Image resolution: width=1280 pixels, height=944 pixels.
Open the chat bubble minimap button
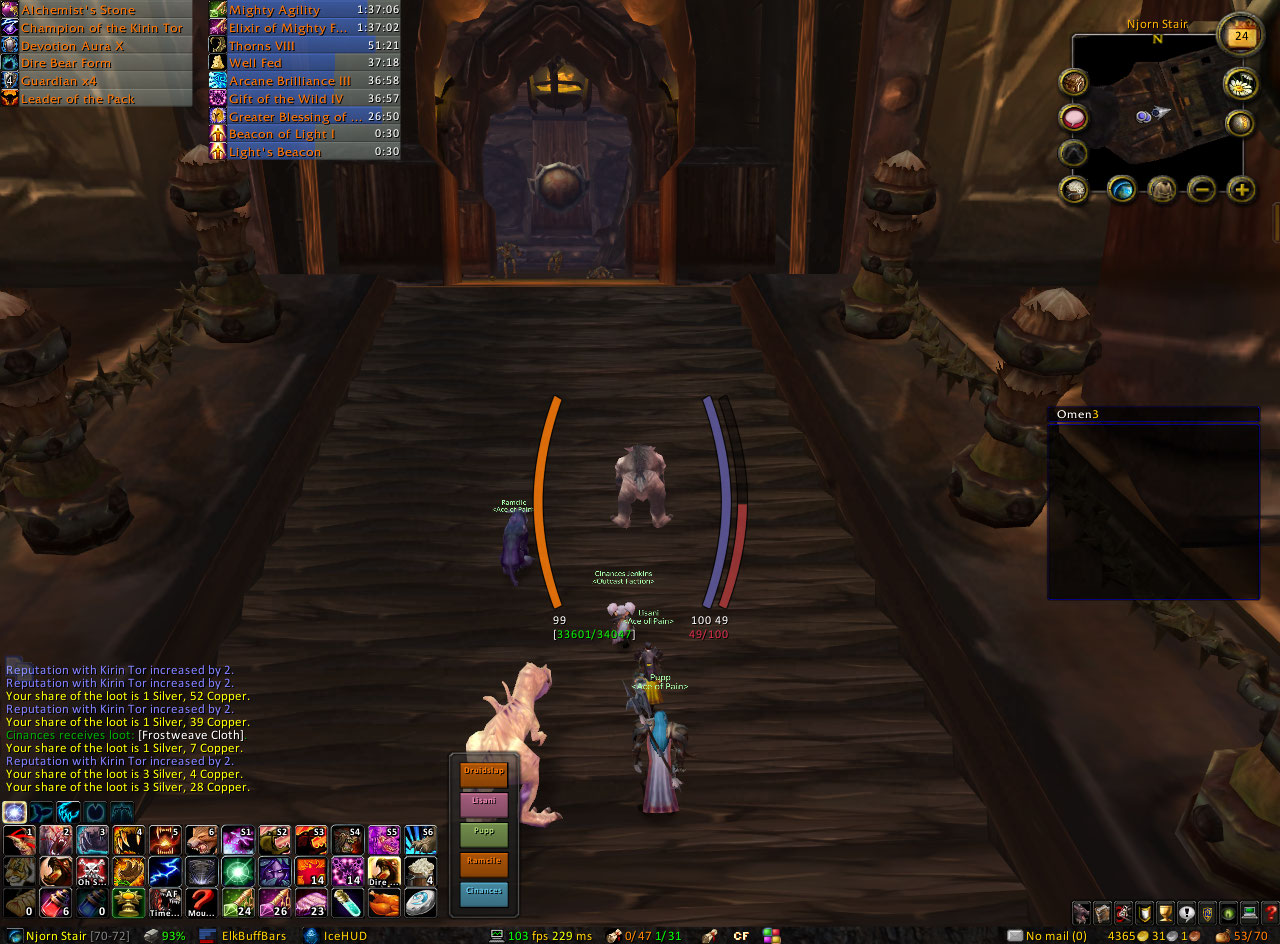point(1075,118)
